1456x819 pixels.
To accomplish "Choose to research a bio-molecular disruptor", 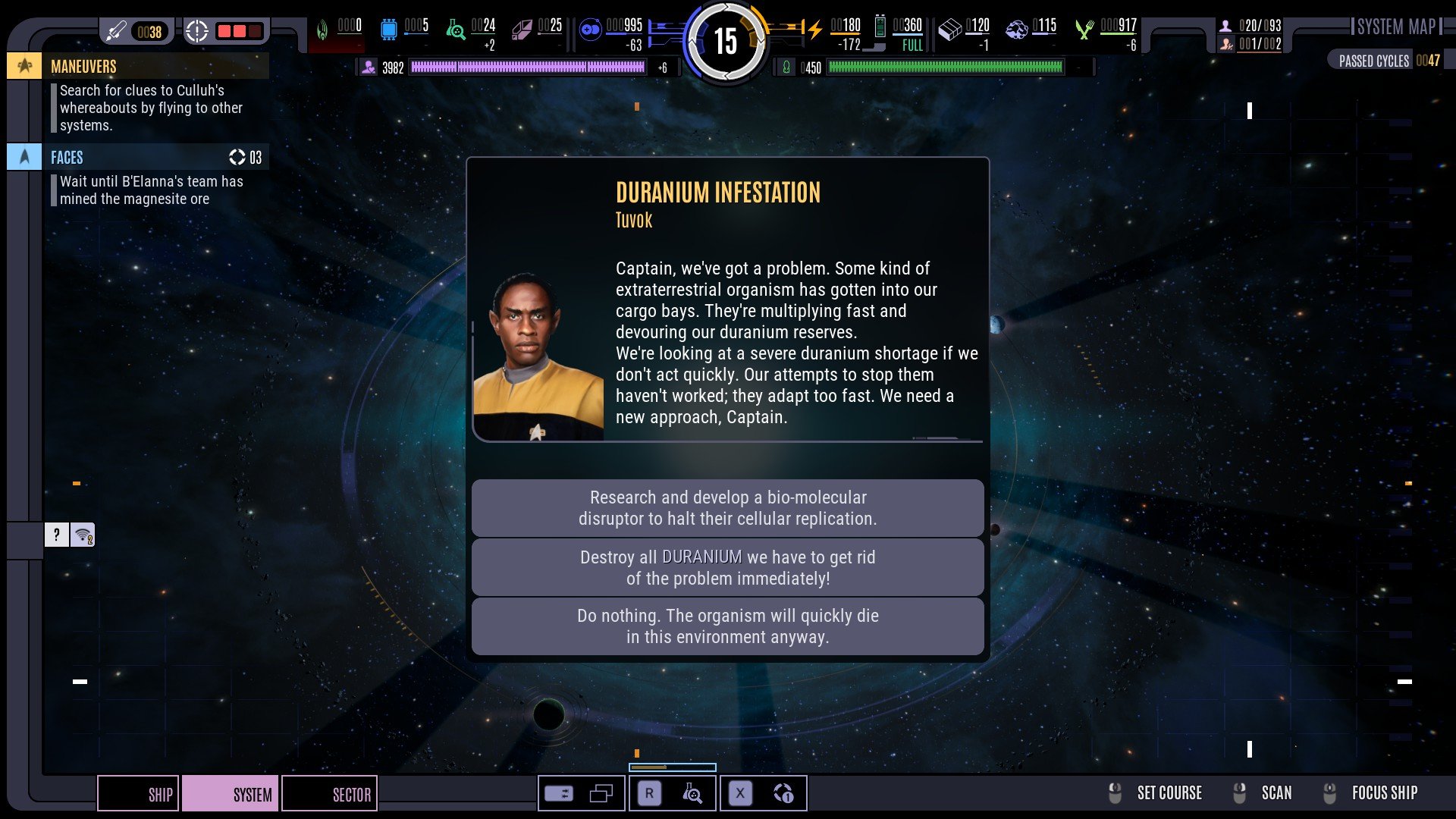I will (727, 508).
